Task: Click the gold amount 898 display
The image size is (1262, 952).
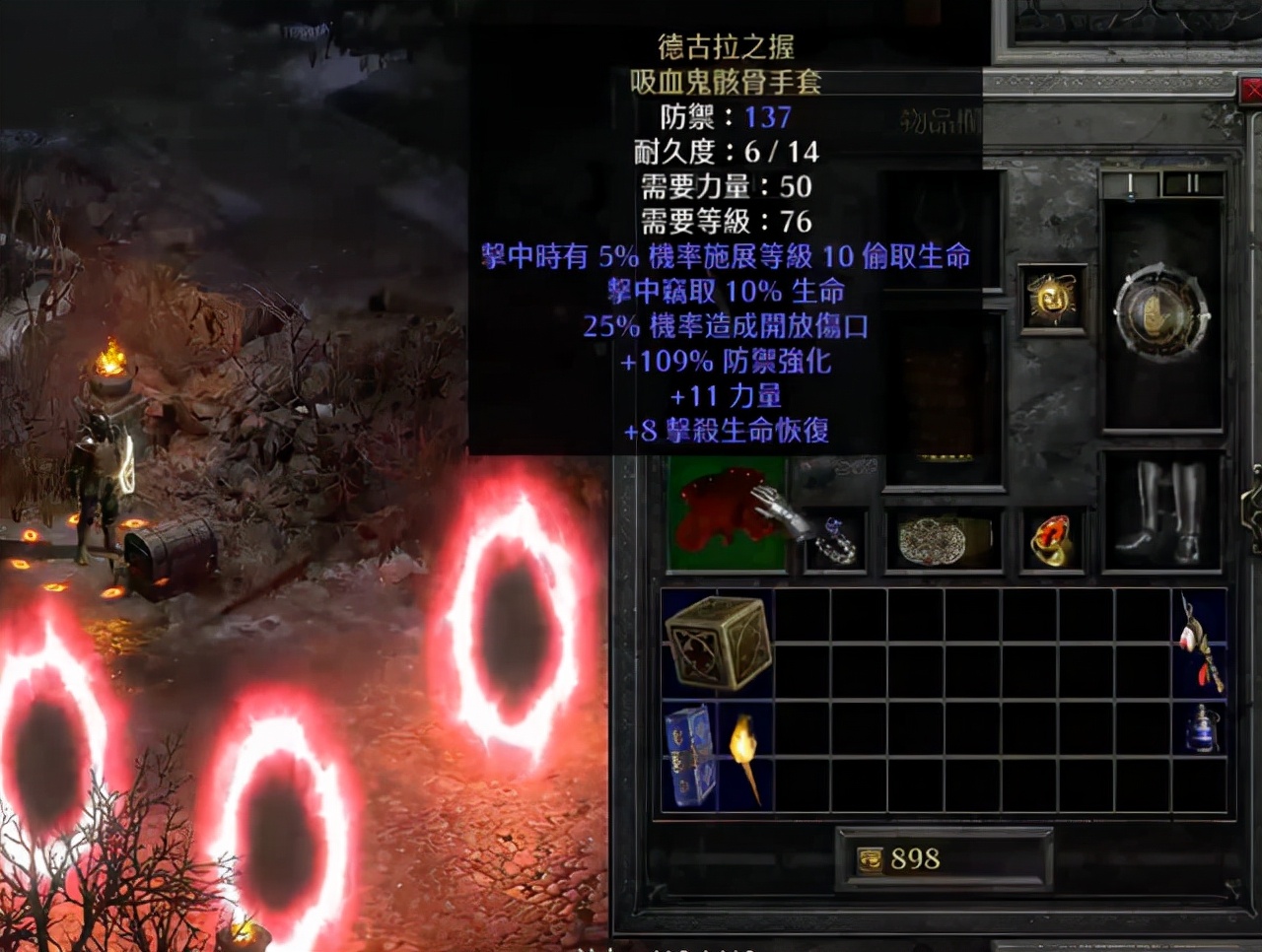Action: click(917, 858)
